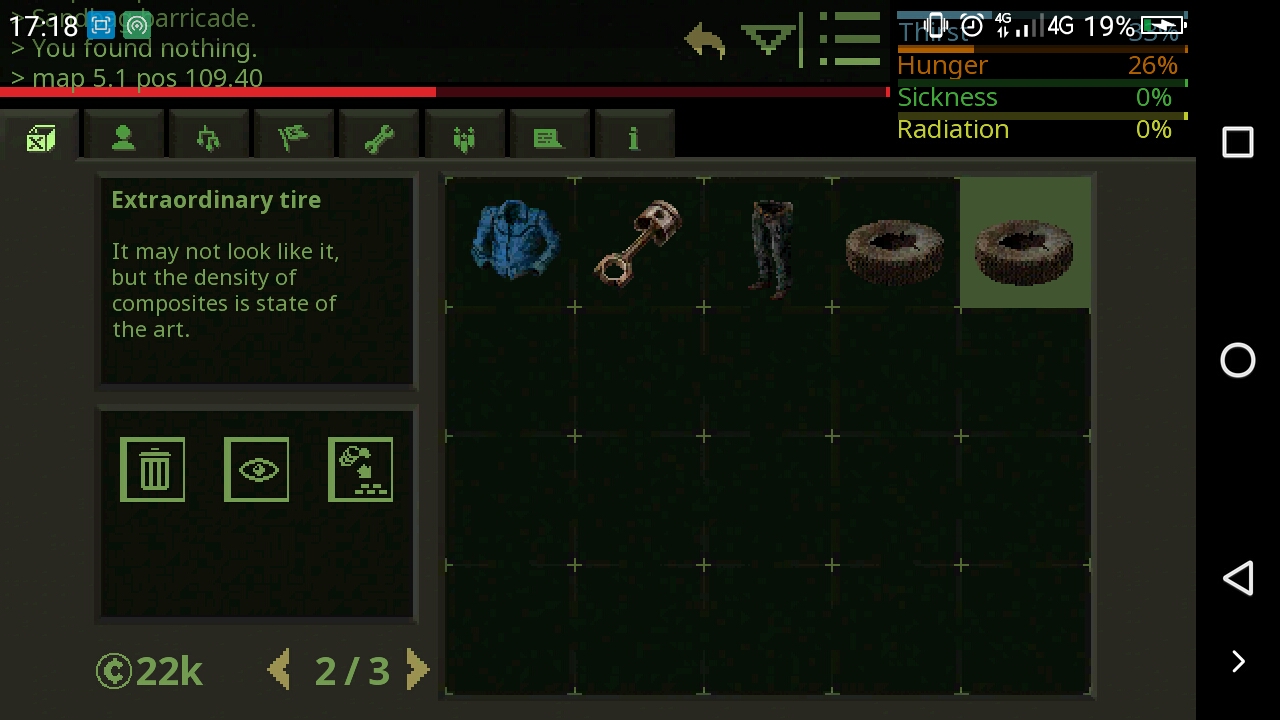Open the character tab
The image size is (1280, 720).
point(122,134)
